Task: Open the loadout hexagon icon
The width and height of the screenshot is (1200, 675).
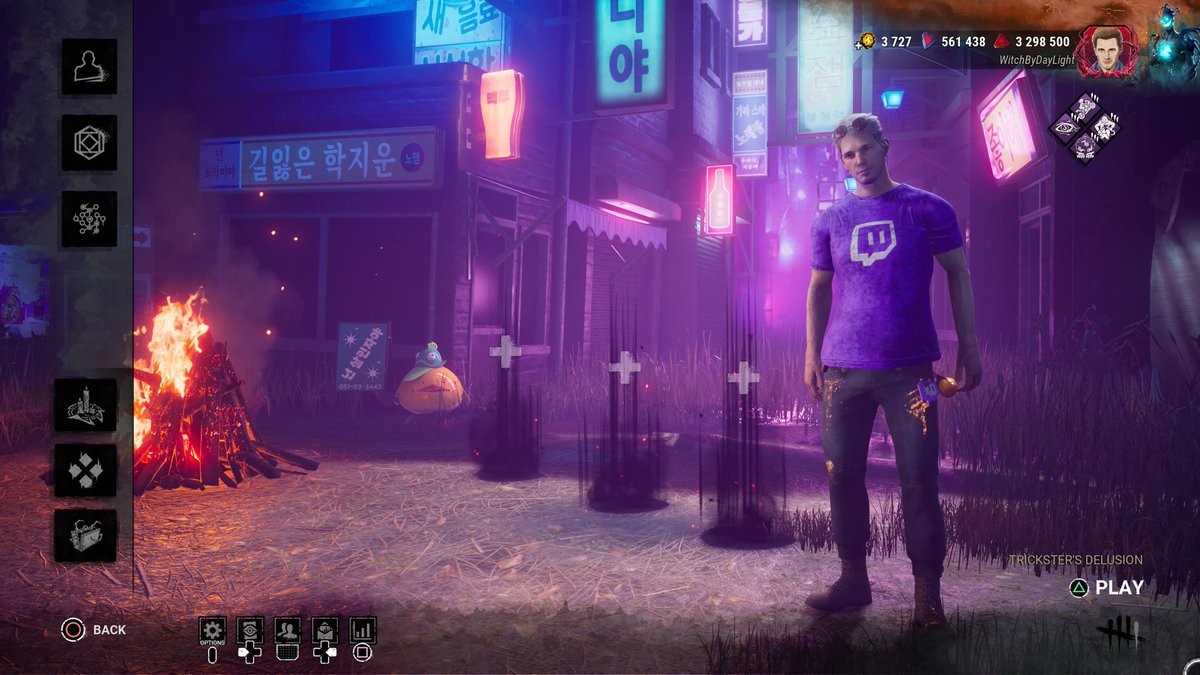Action: click(x=89, y=143)
